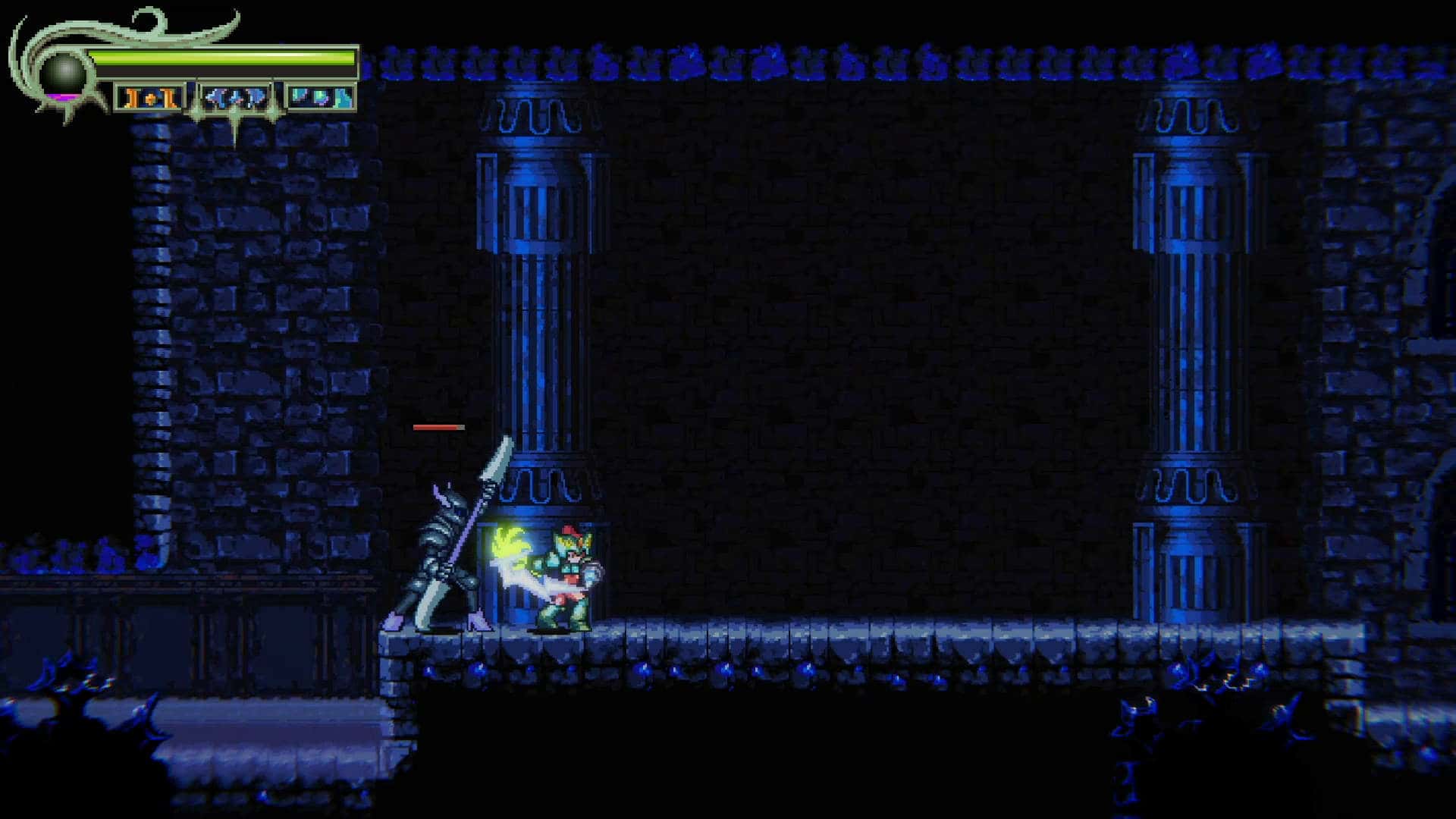Select the spike ornament under the weapon slots
The image size is (1456, 819).
pos(235,127)
